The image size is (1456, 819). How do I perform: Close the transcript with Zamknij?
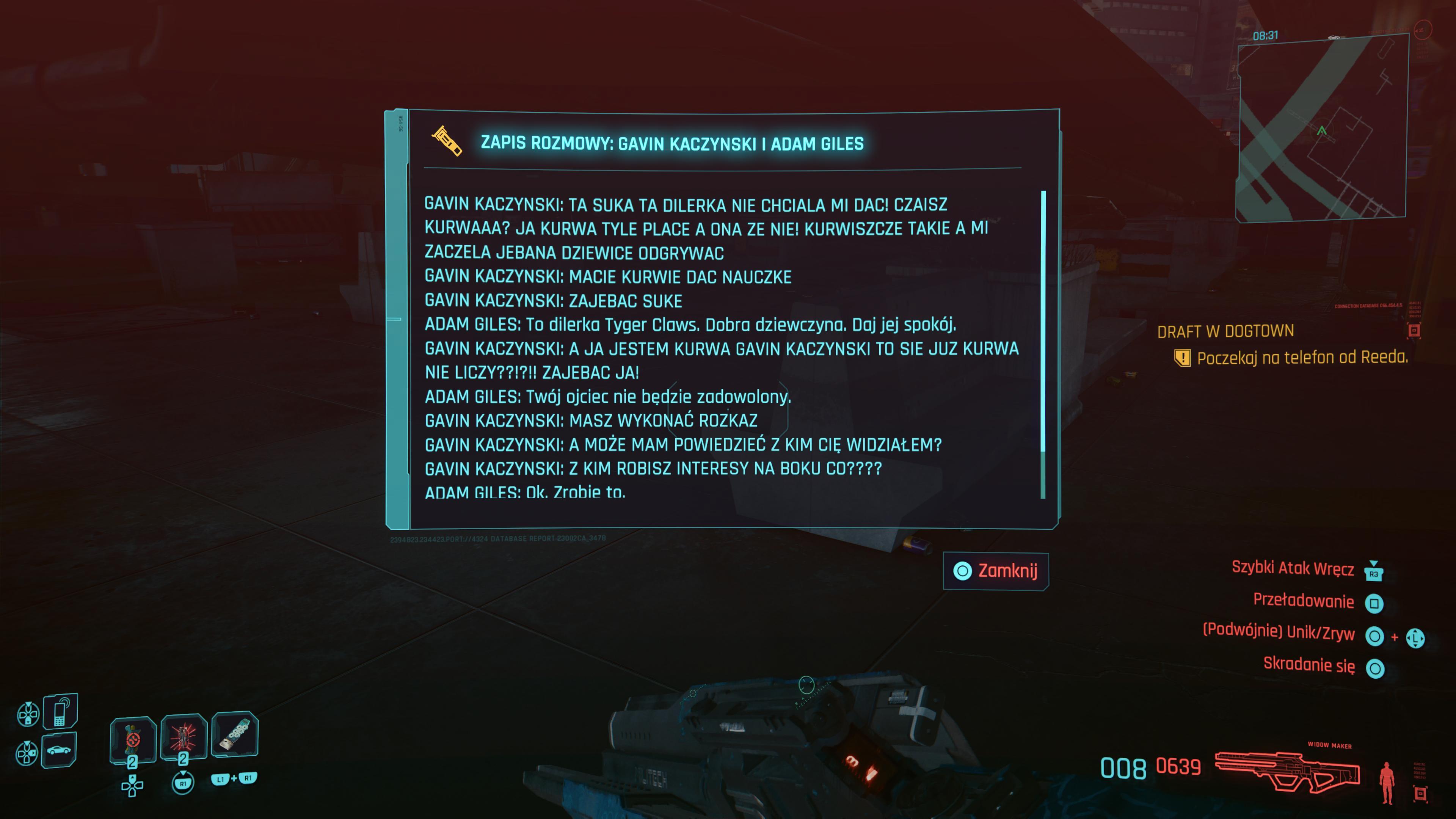[x=996, y=571]
